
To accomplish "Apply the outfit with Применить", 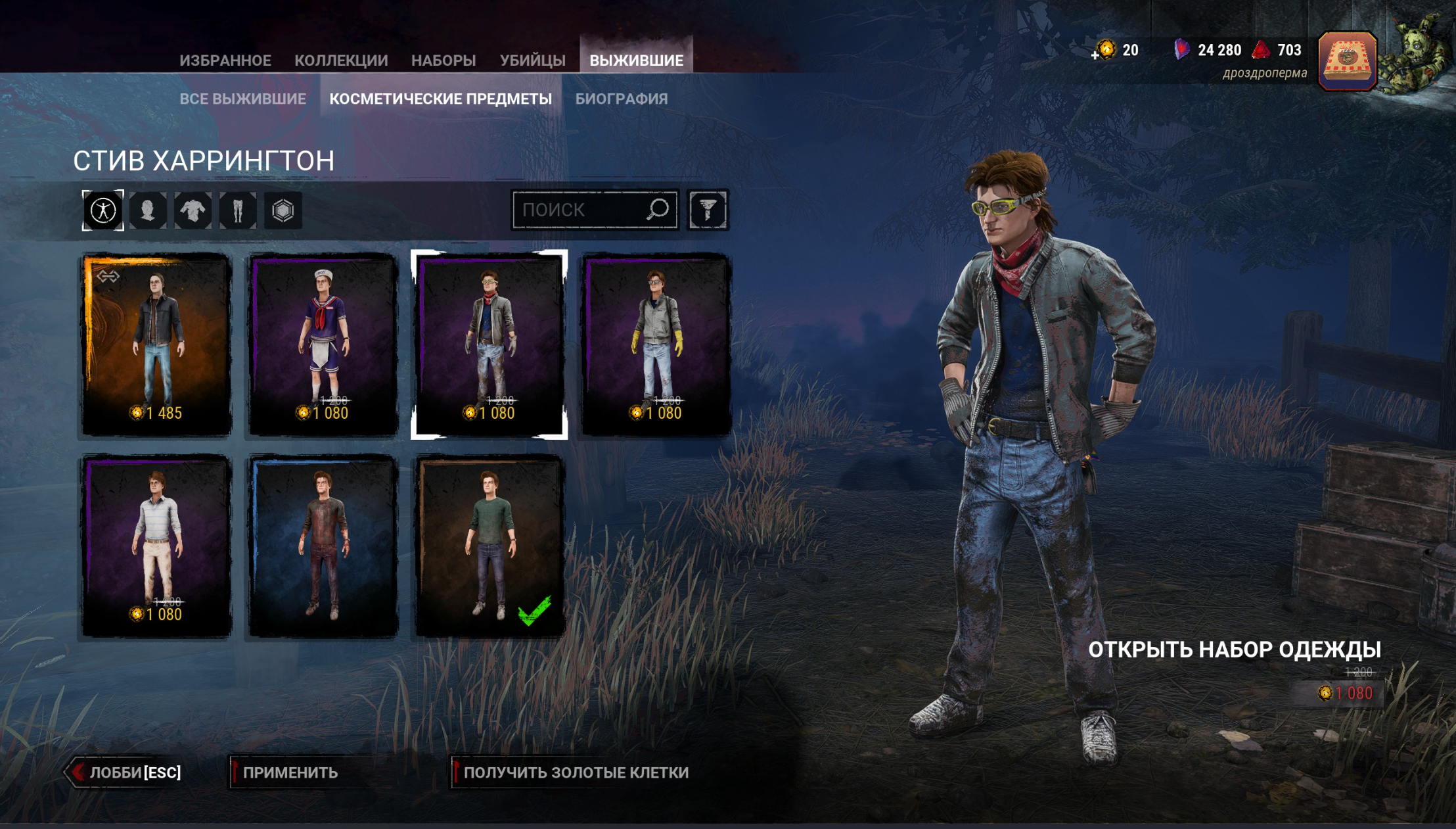I will pos(290,772).
